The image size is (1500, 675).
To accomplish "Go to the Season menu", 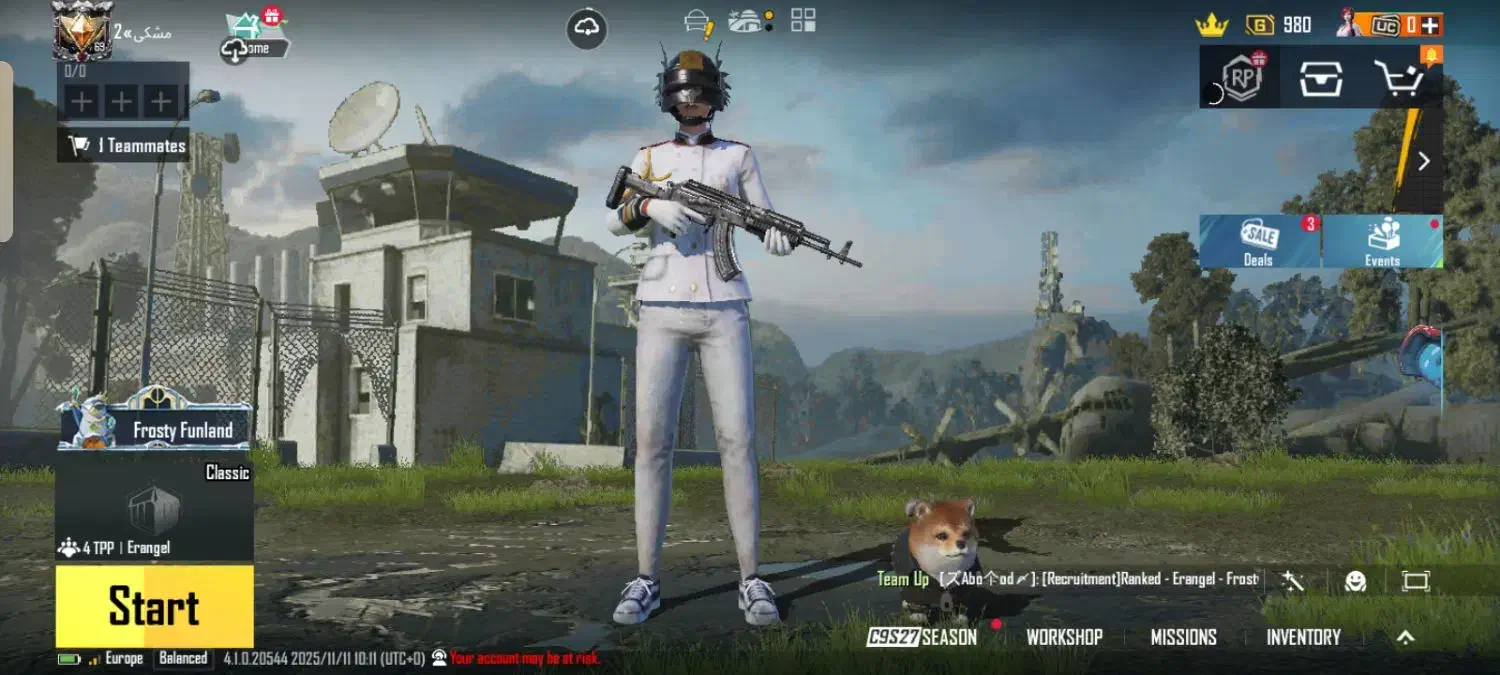I will (922, 637).
